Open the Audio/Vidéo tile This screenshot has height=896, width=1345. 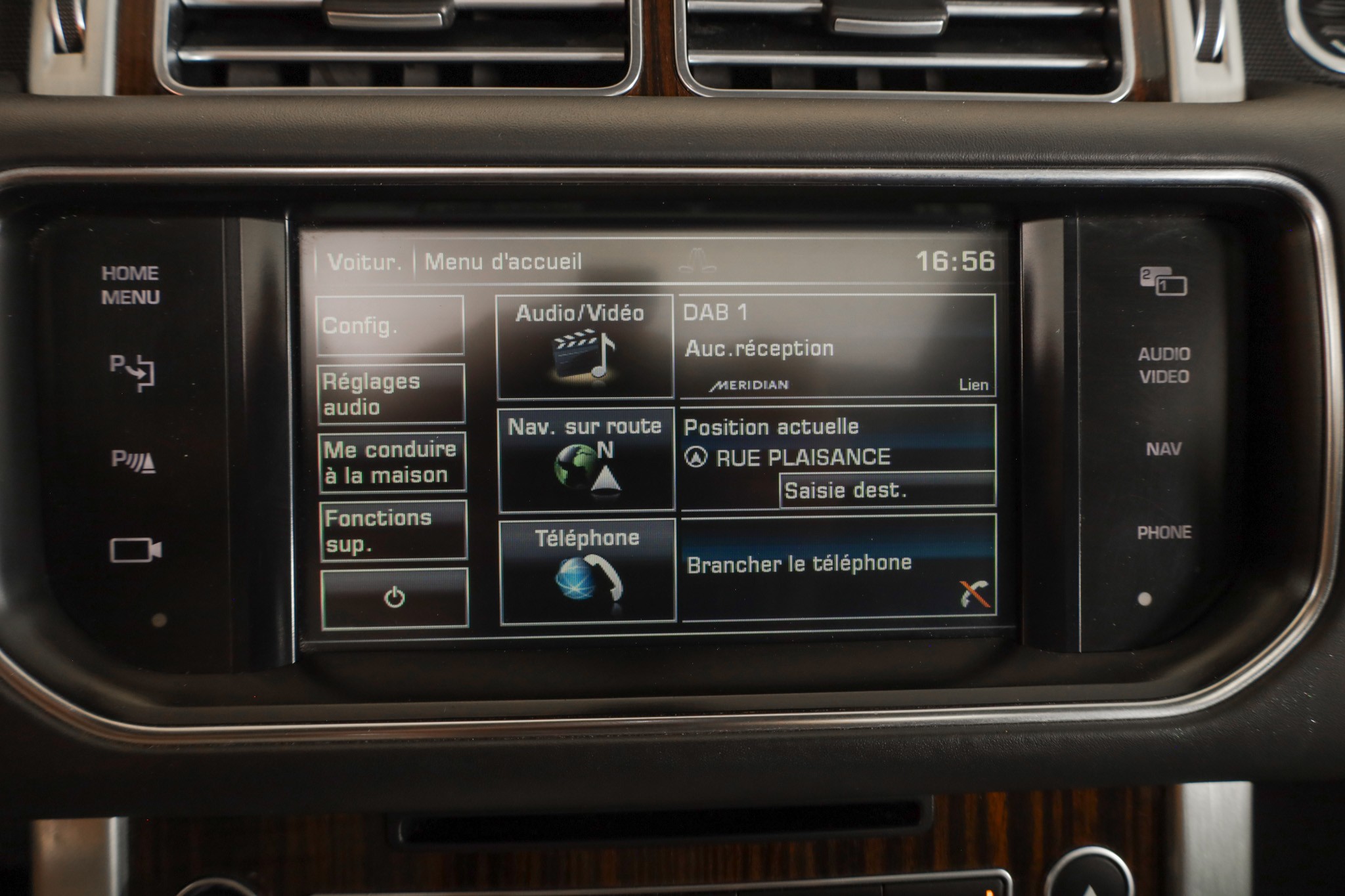pos(584,347)
